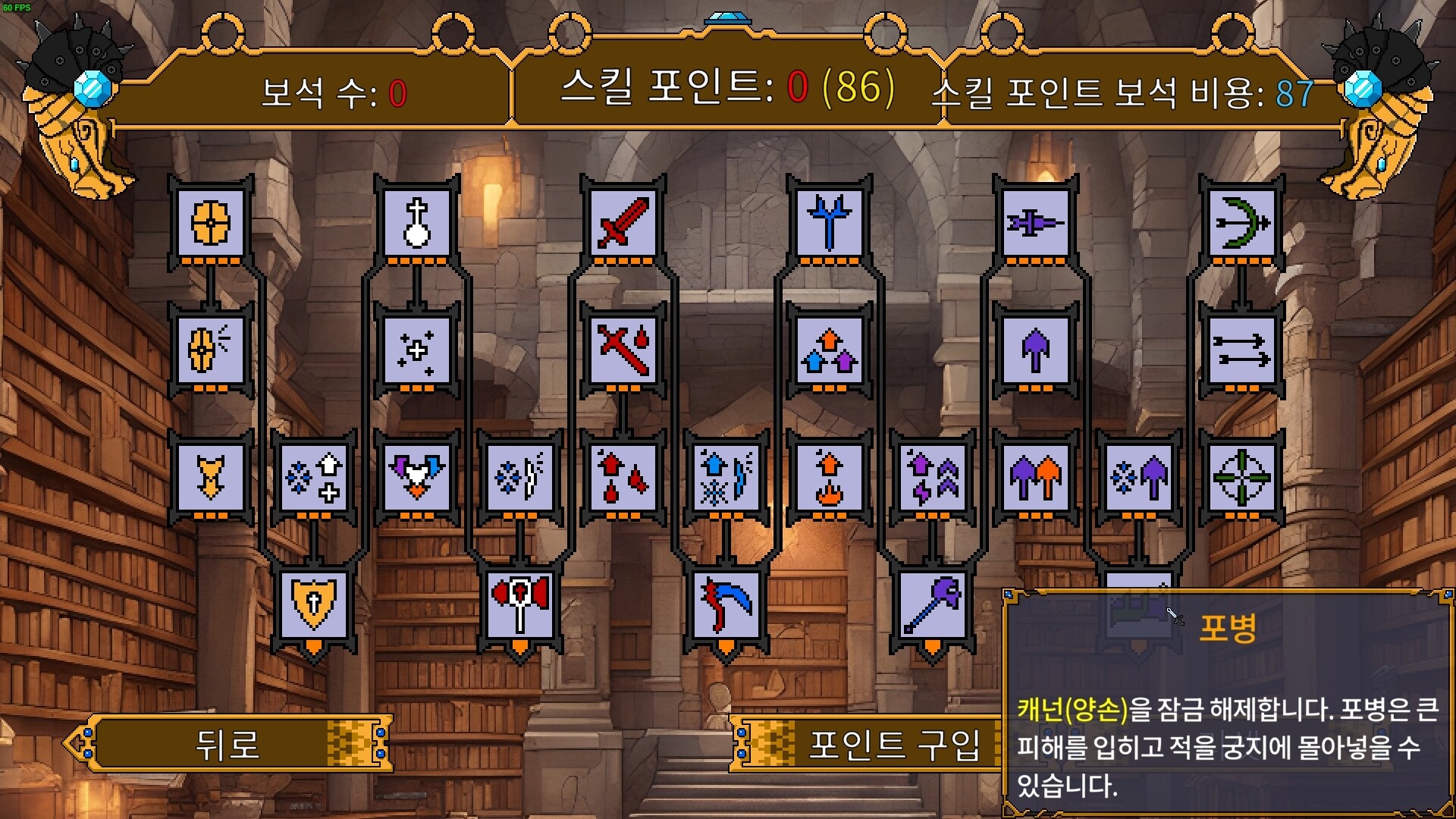Select the yellow coin skill at top left
The width and height of the screenshot is (1456, 819).
coord(210,224)
